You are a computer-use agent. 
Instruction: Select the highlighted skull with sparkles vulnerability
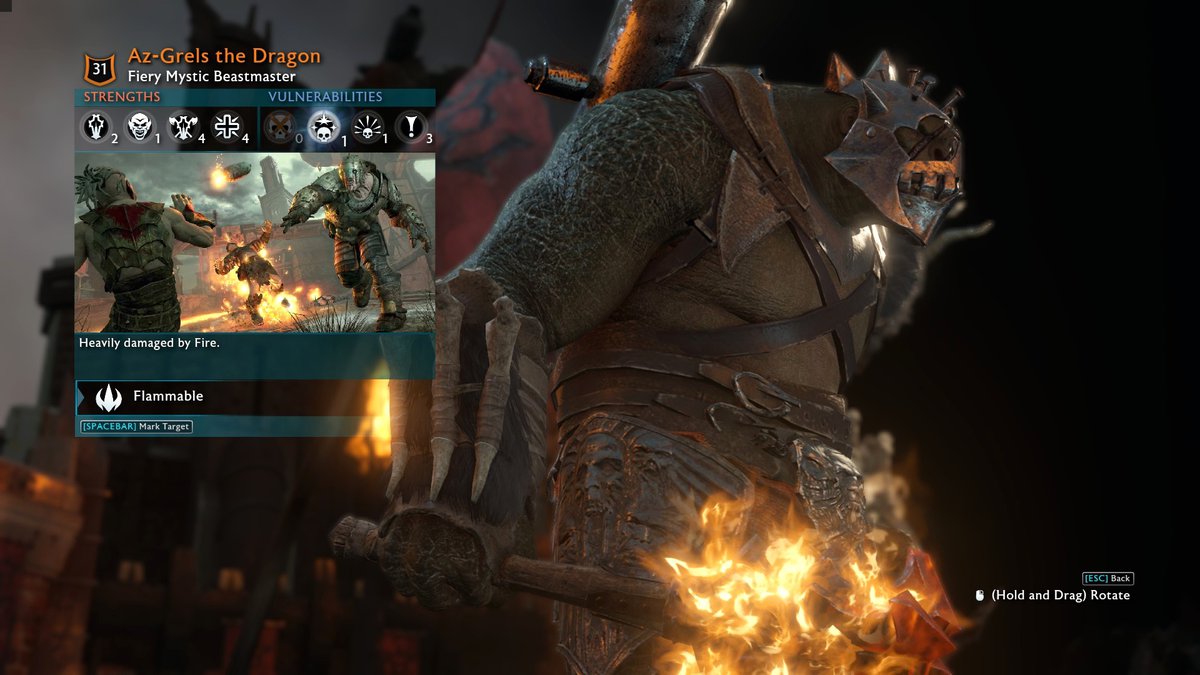pos(323,126)
